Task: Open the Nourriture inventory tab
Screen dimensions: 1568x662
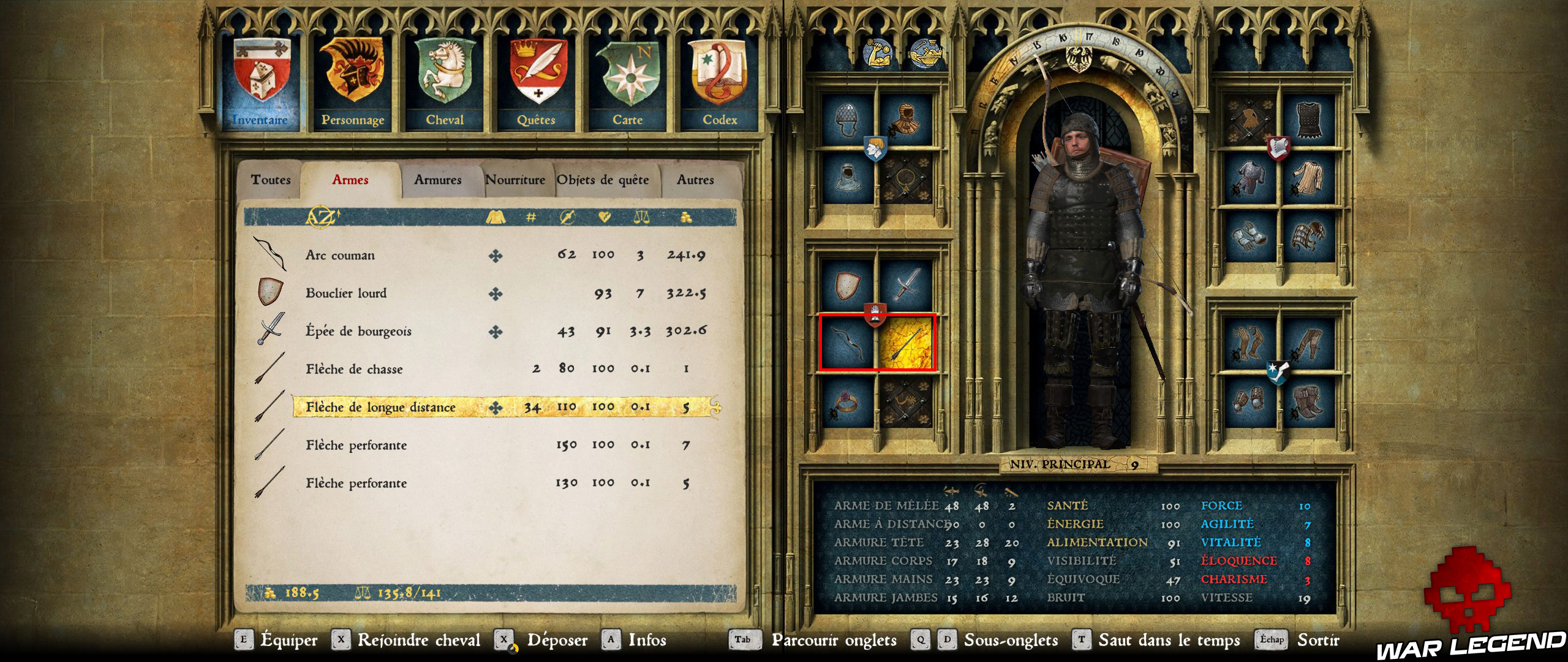Action: [x=516, y=180]
